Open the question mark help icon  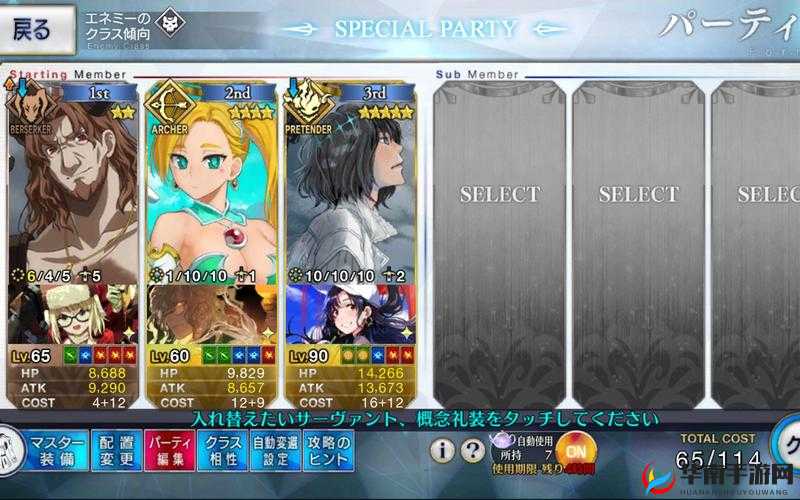pos(473,450)
